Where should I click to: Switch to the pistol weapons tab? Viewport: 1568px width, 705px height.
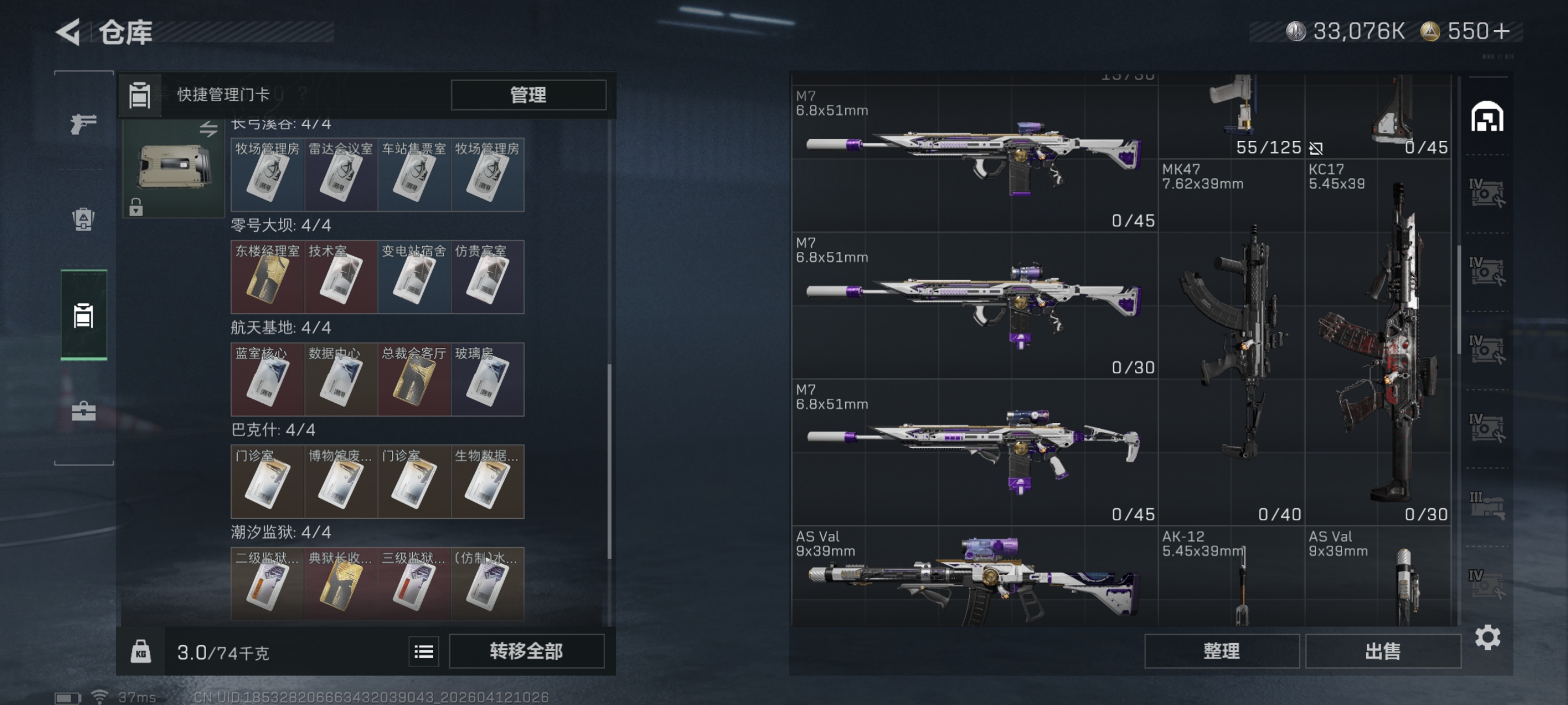tap(83, 124)
